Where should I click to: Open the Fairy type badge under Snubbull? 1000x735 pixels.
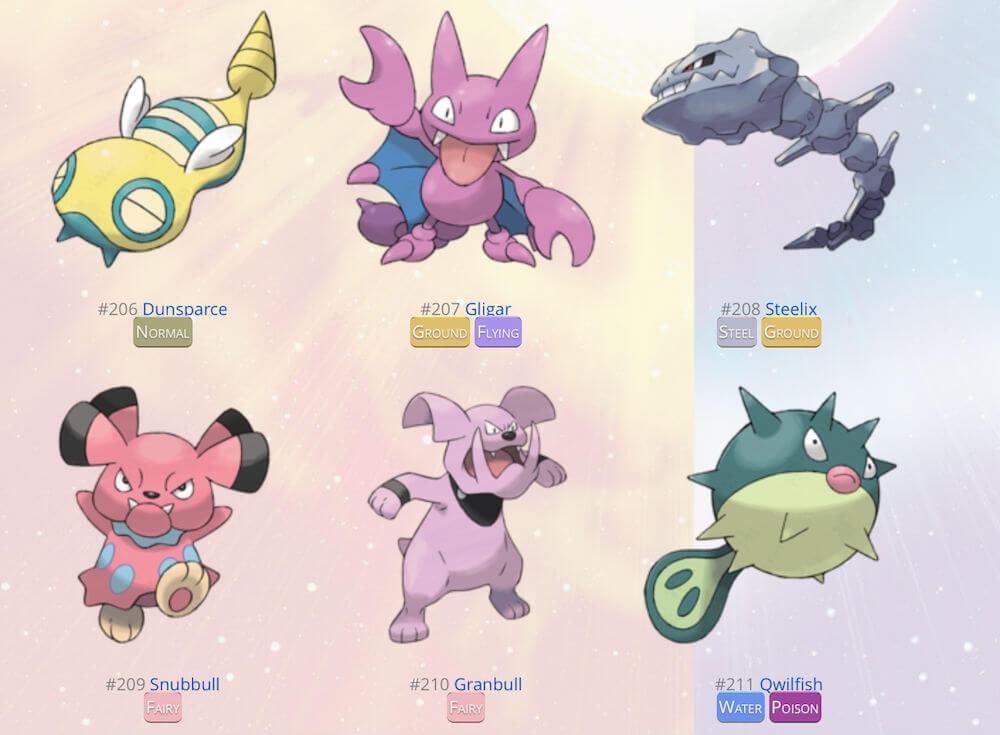pyautogui.click(x=163, y=708)
